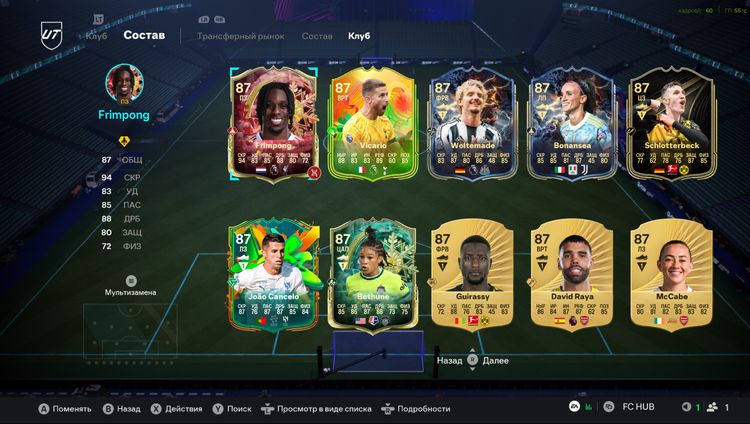Select the Frimpong player card

coord(272,126)
